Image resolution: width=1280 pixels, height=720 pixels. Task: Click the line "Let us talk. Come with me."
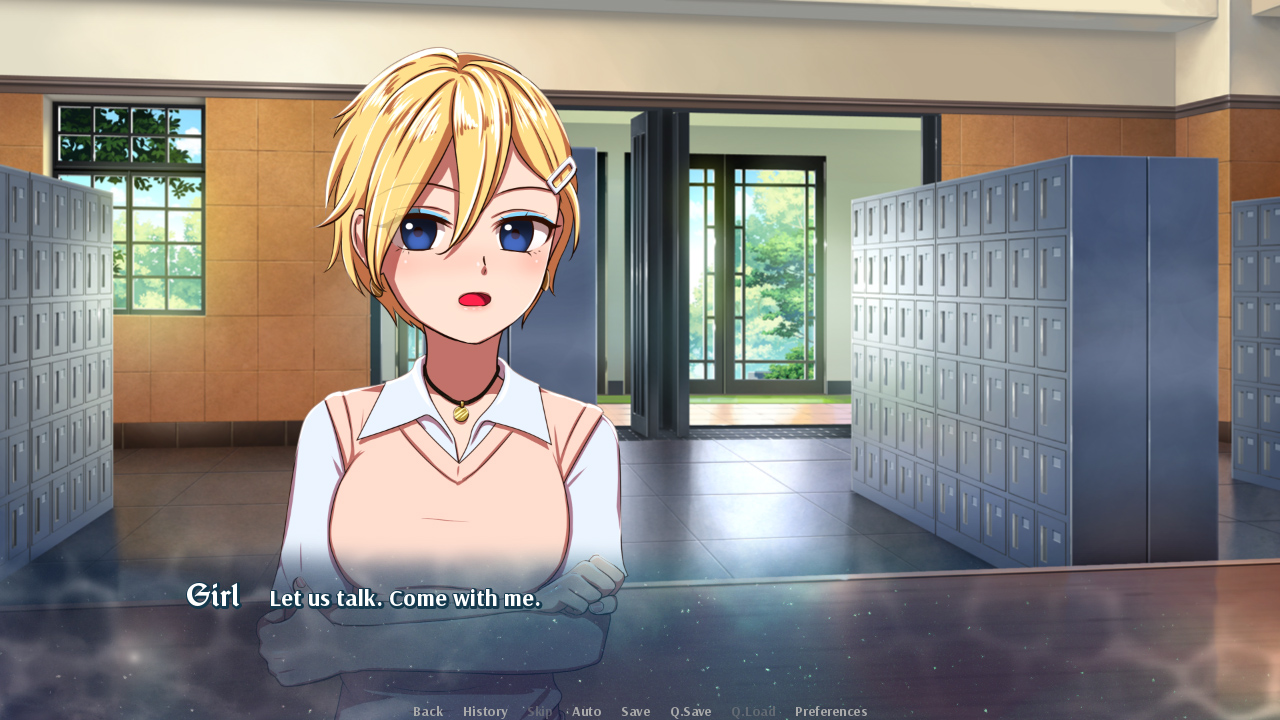pos(404,598)
